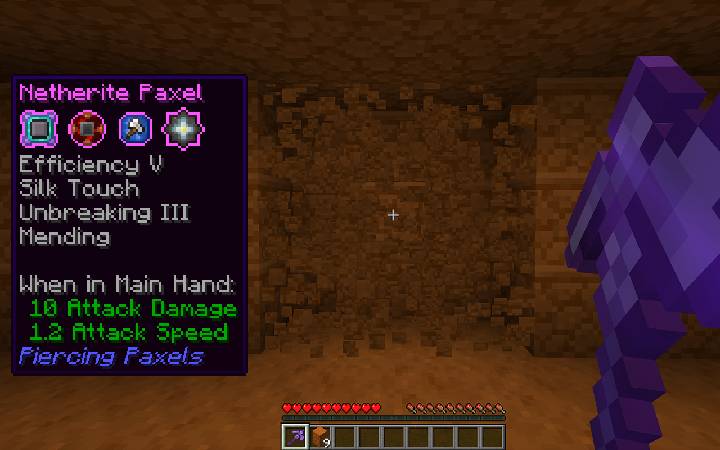Select the hotbar slot holding nine brown blocks
The image size is (720, 450).
coord(320,437)
